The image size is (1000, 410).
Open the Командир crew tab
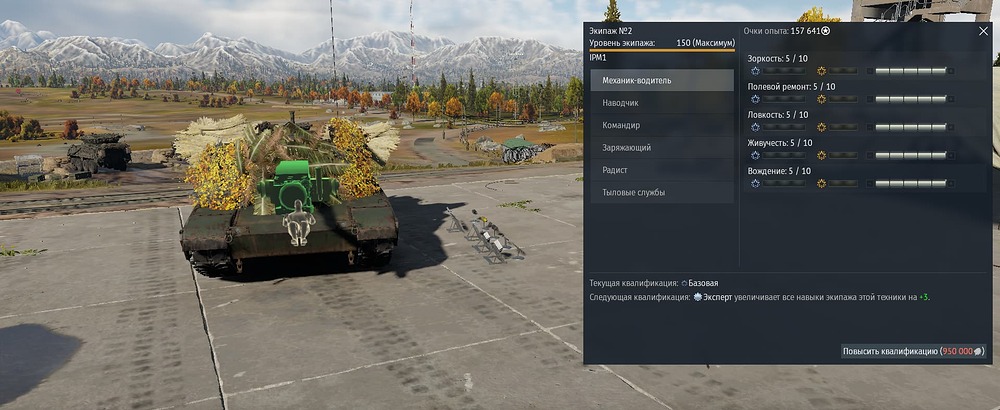[x=662, y=125]
